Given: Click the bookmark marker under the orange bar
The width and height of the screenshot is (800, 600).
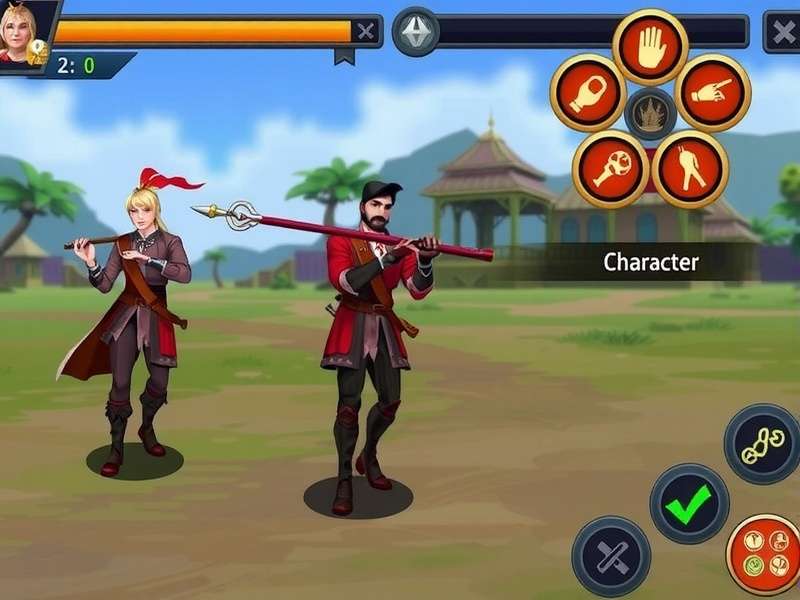Looking at the screenshot, I should tap(344, 57).
